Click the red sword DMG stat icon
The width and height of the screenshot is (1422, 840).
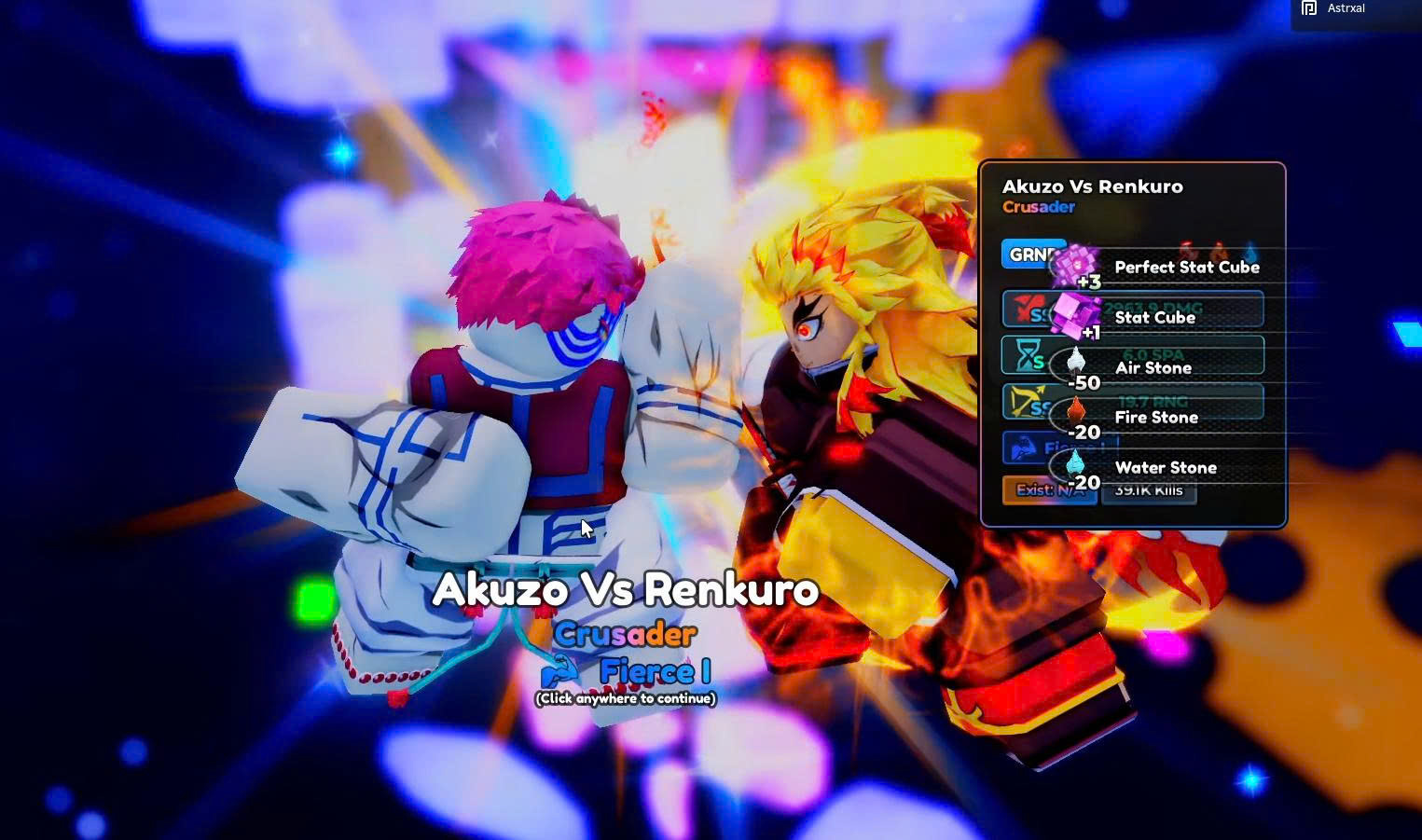pyautogui.click(x=1024, y=308)
